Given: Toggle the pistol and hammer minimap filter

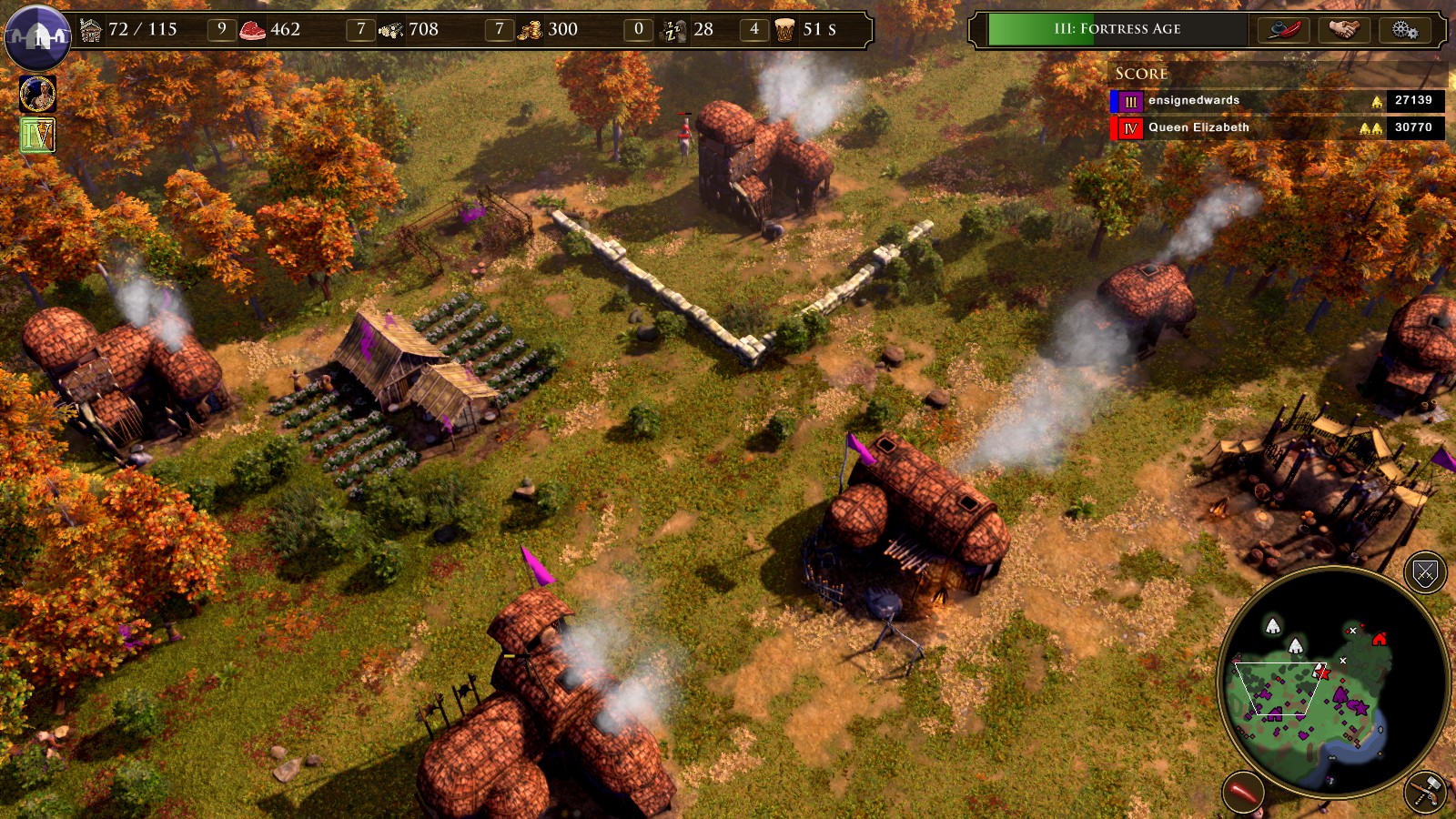Looking at the screenshot, I should [x=1425, y=792].
